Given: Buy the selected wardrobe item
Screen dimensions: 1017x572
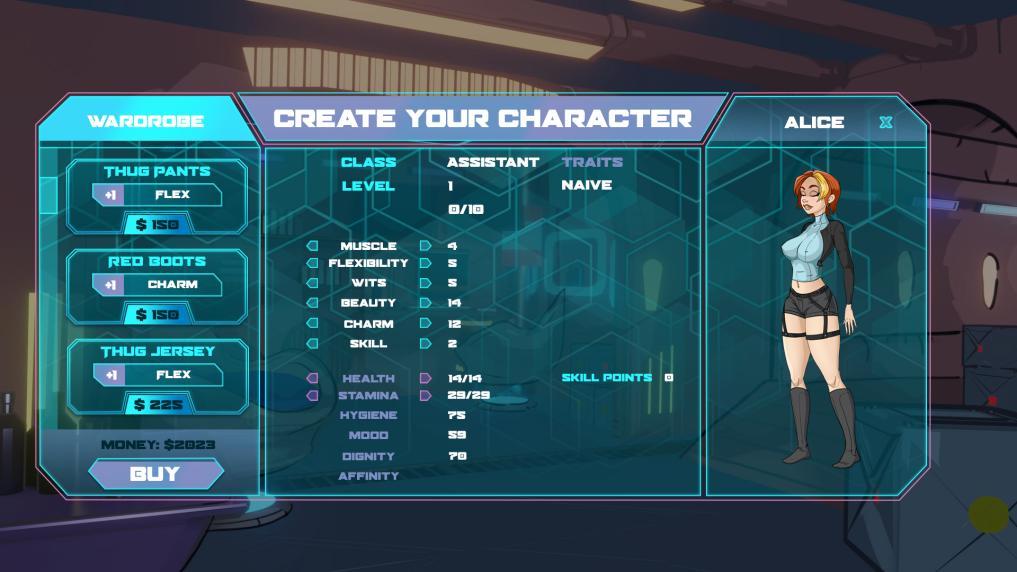Looking at the screenshot, I should 155,474.
